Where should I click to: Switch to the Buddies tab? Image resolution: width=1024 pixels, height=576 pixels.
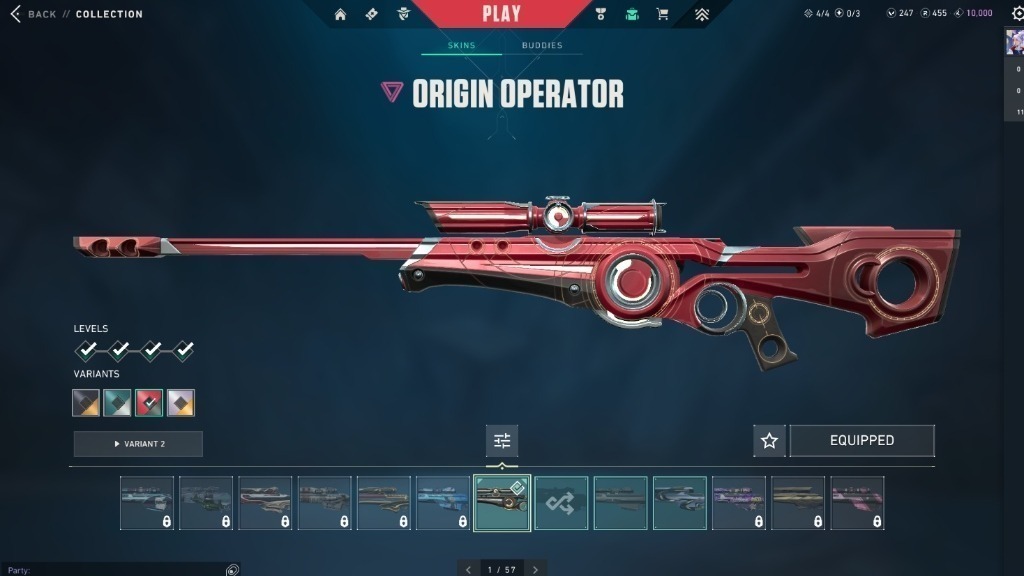click(542, 46)
